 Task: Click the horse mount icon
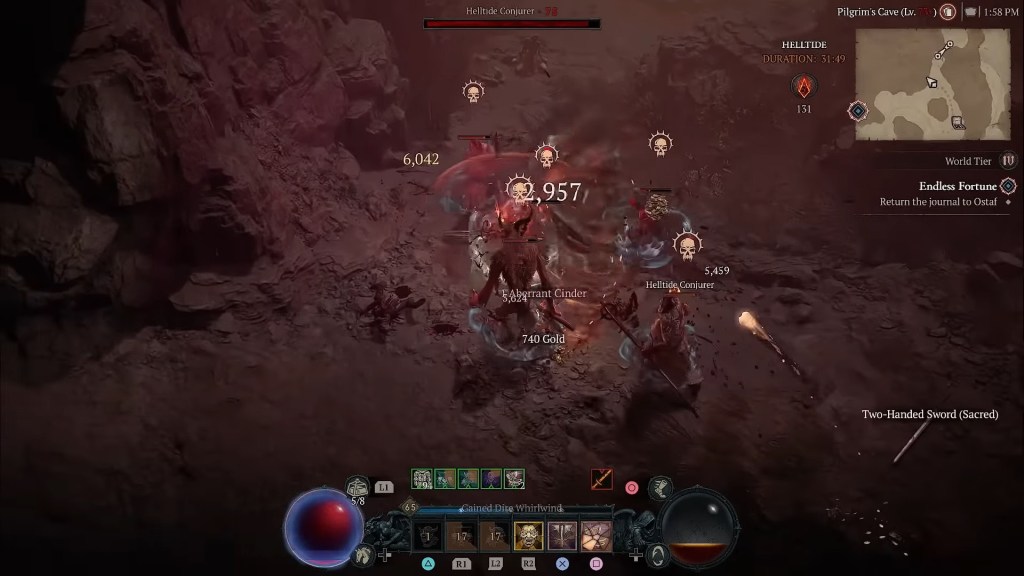tap(364, 553)
